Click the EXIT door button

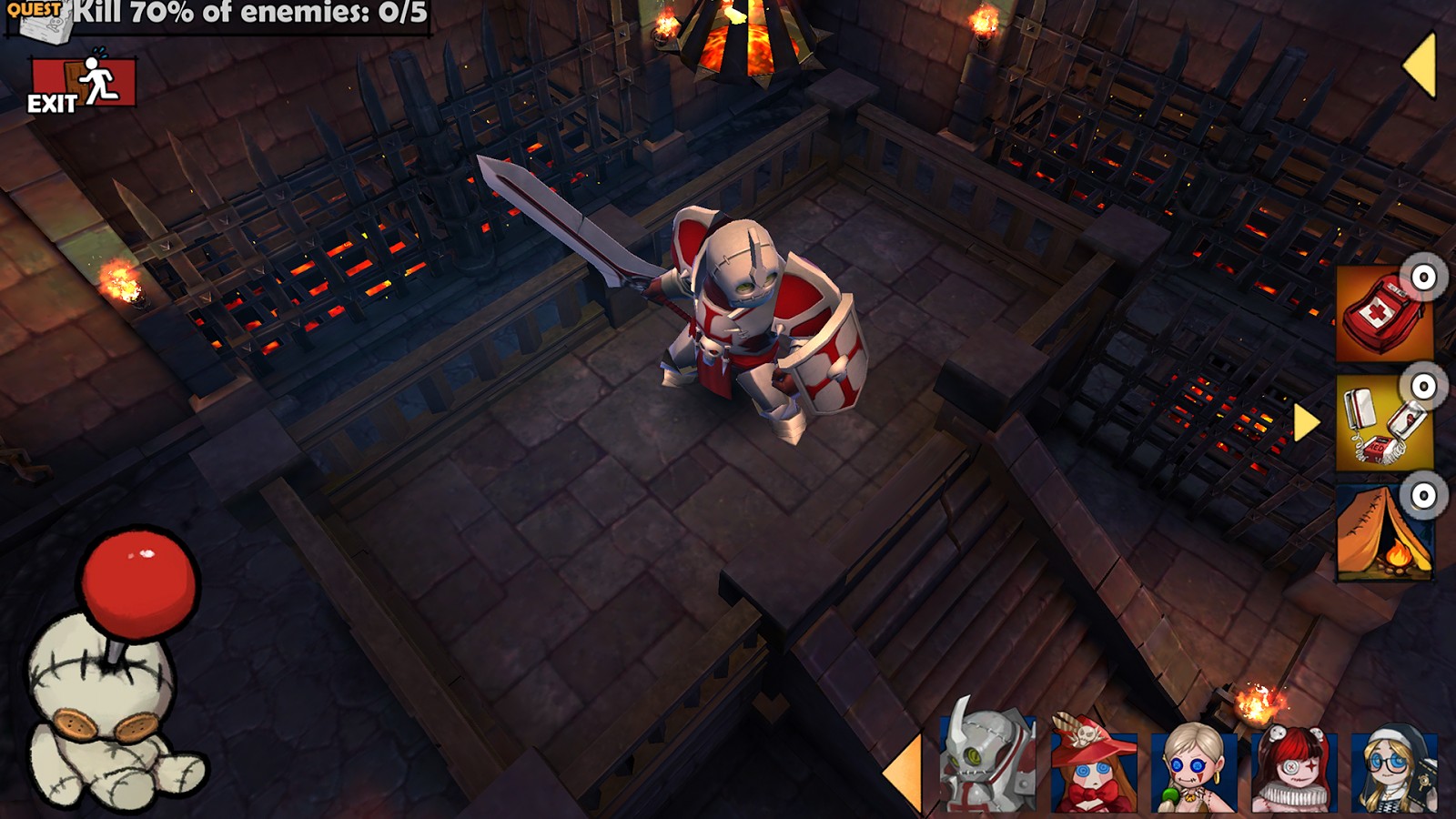(x=83, y=85)
